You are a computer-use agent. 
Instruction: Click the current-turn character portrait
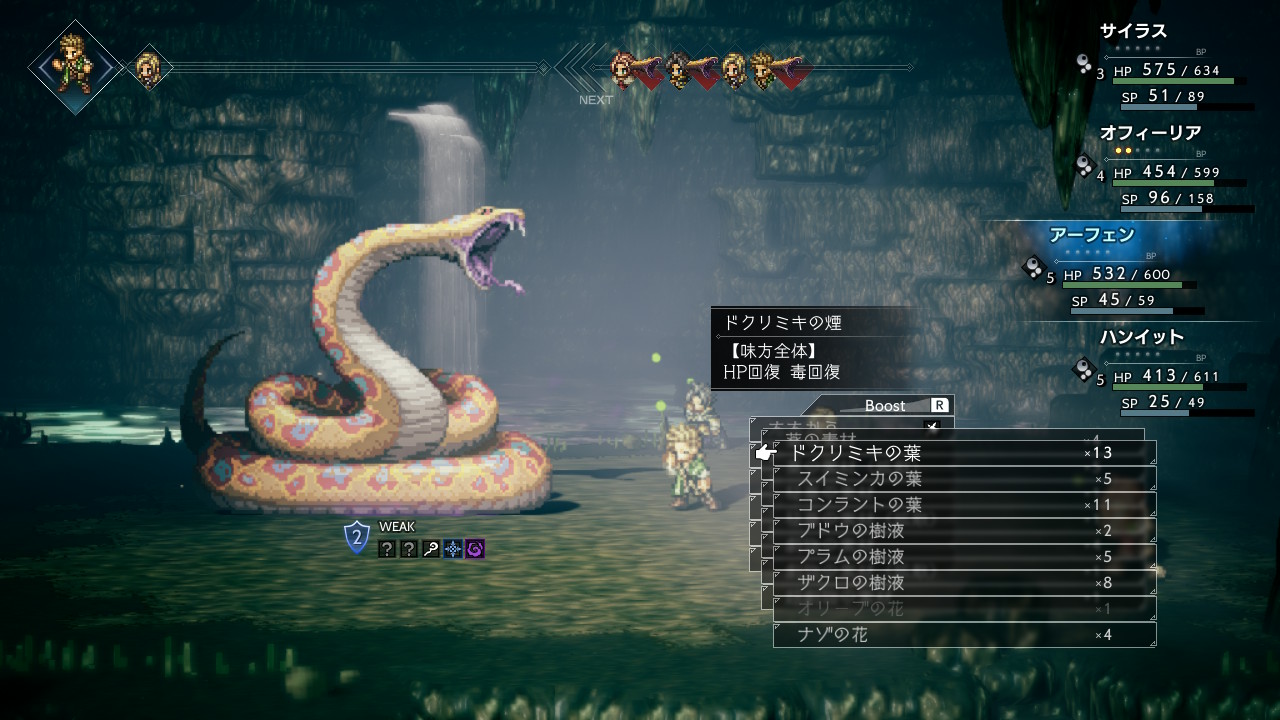point(75,66)
